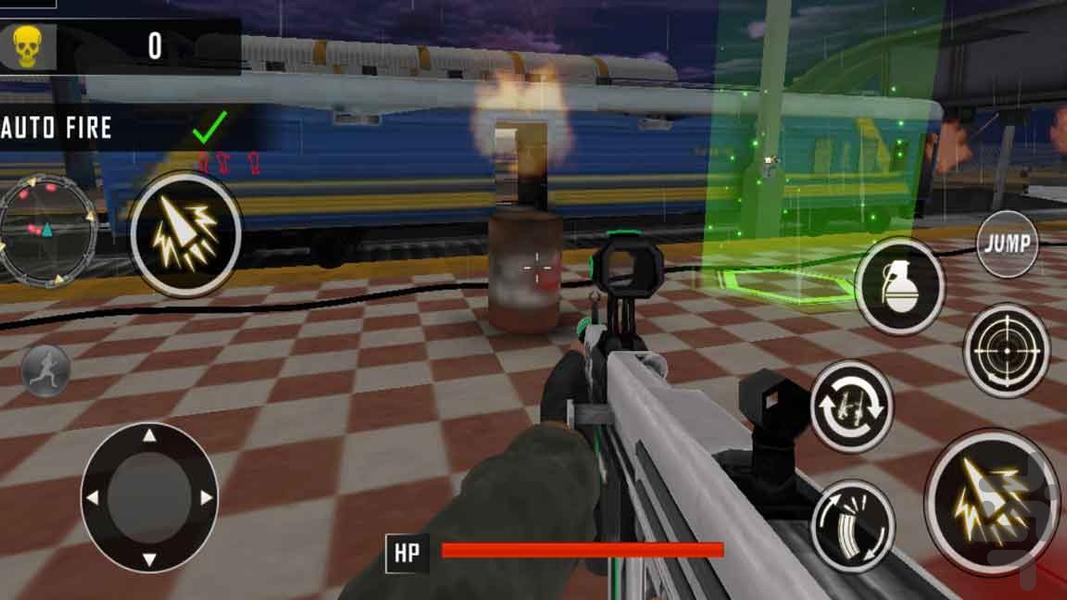Viewport: 1067px width, 600px height.
Task: Tap the circular radar minimap
Action: coord(46,230)
